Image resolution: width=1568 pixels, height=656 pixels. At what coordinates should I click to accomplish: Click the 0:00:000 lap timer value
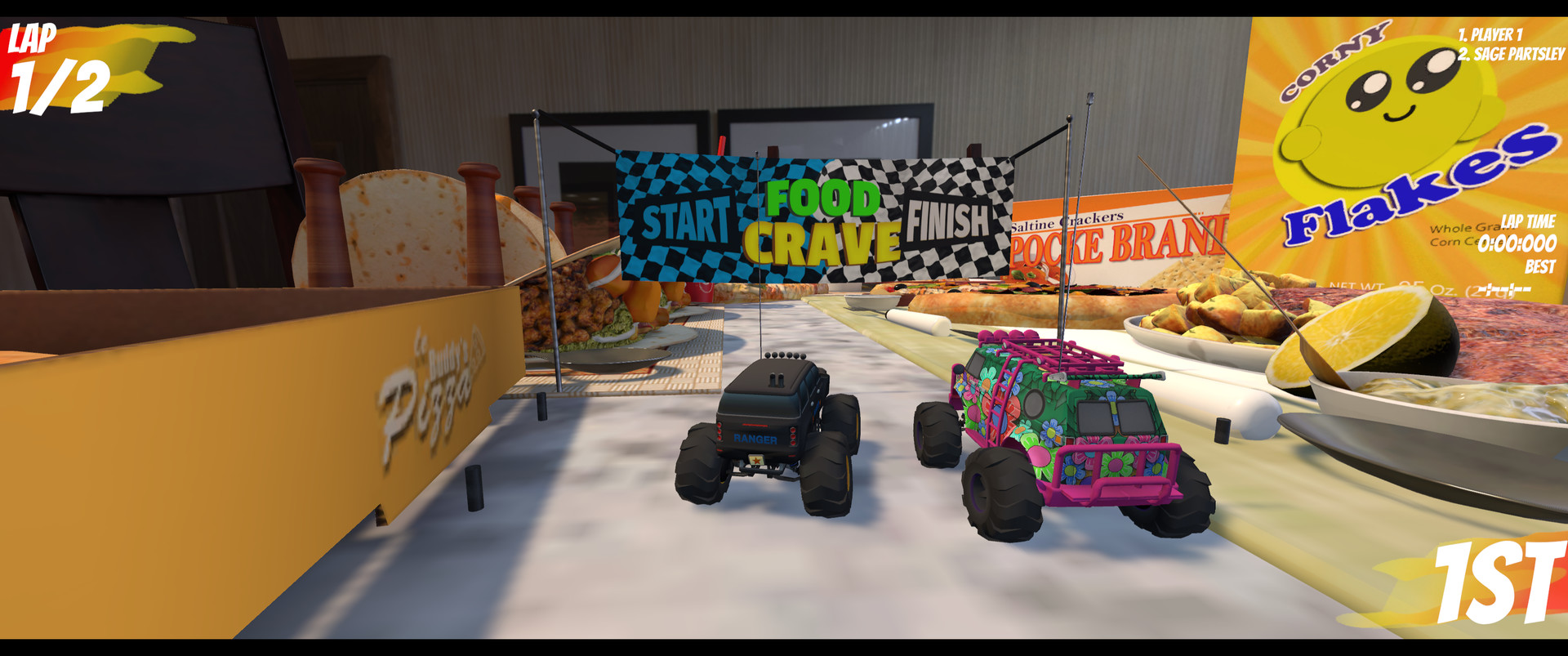(1535, 242)
